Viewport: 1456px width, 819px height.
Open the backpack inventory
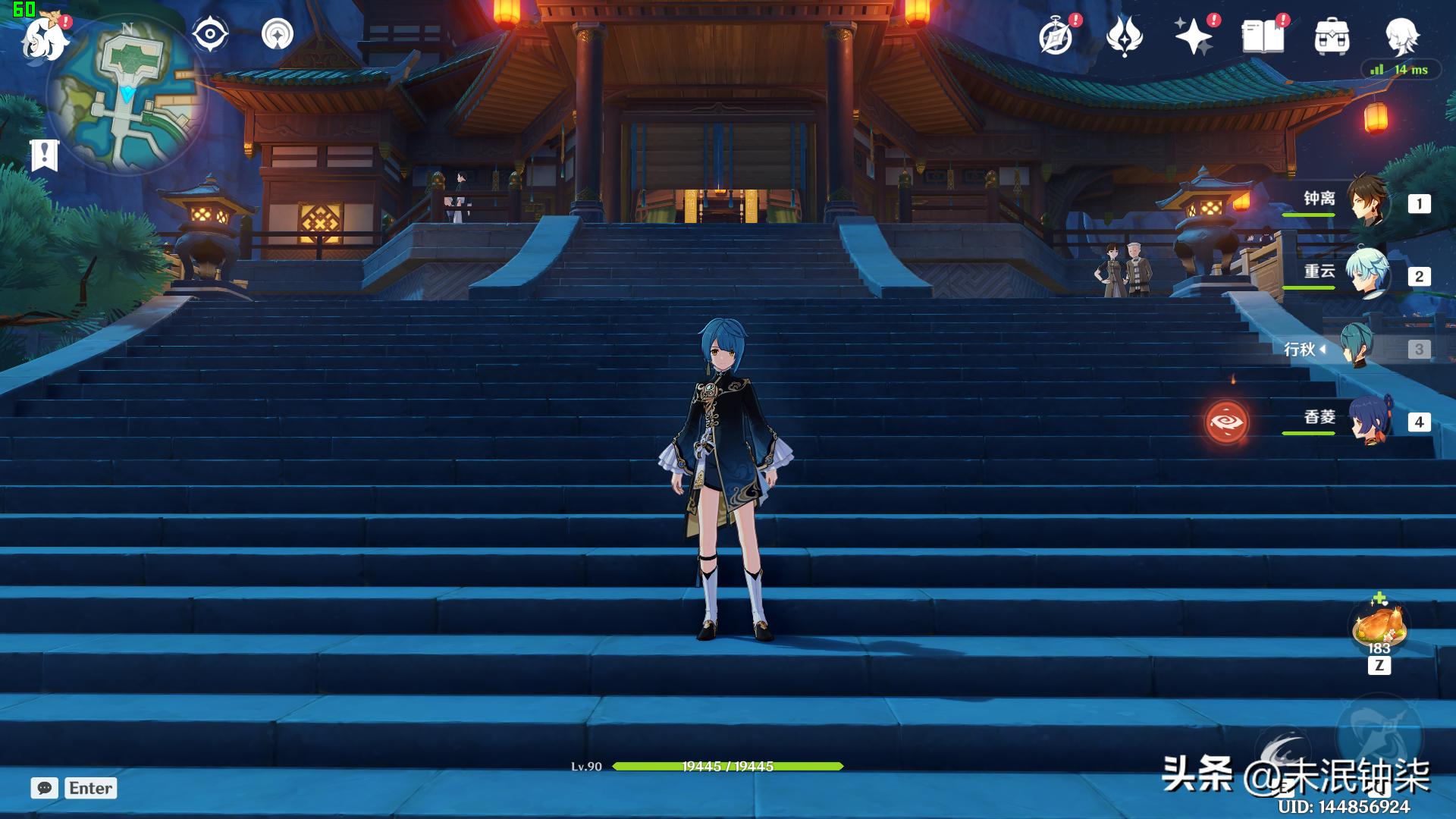point(1332,36)
